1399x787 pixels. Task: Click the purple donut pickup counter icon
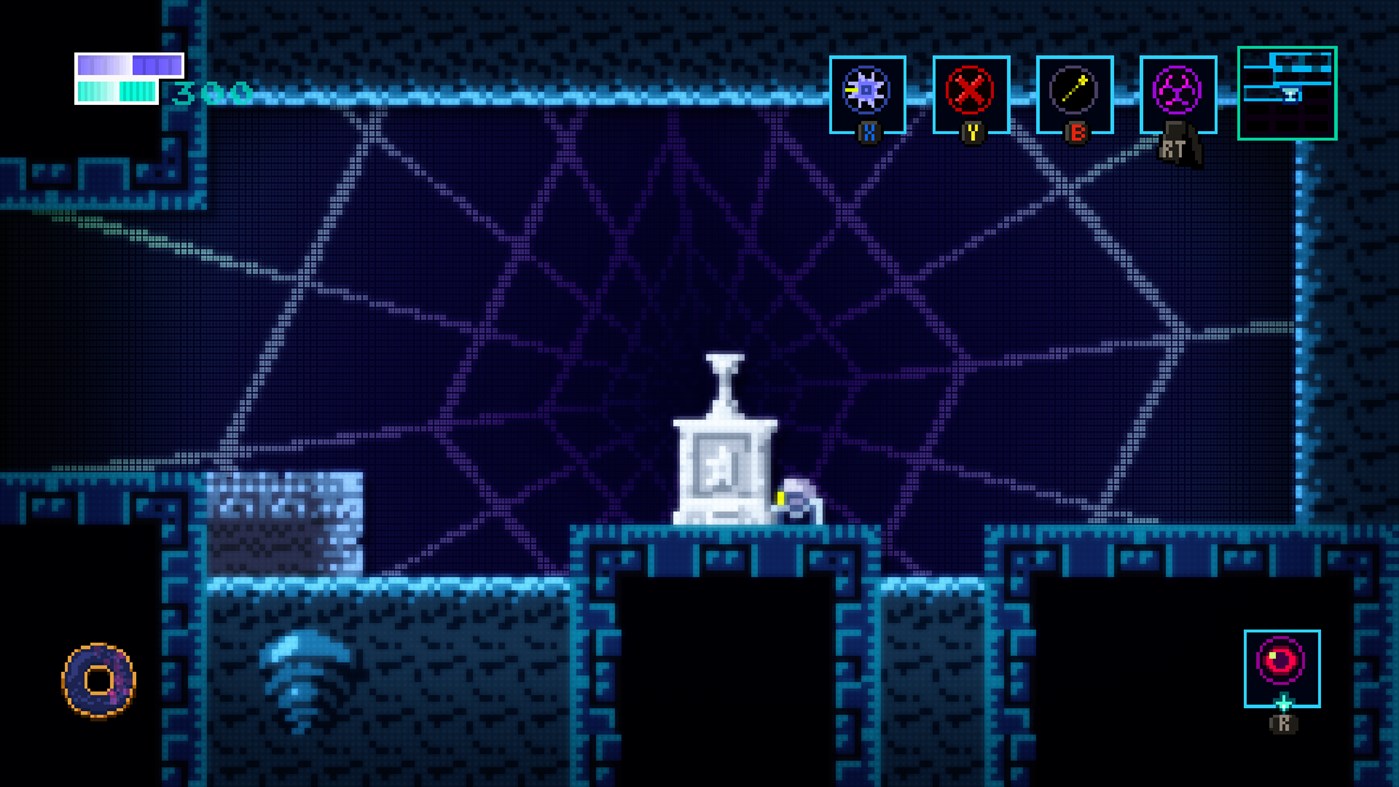99,679
